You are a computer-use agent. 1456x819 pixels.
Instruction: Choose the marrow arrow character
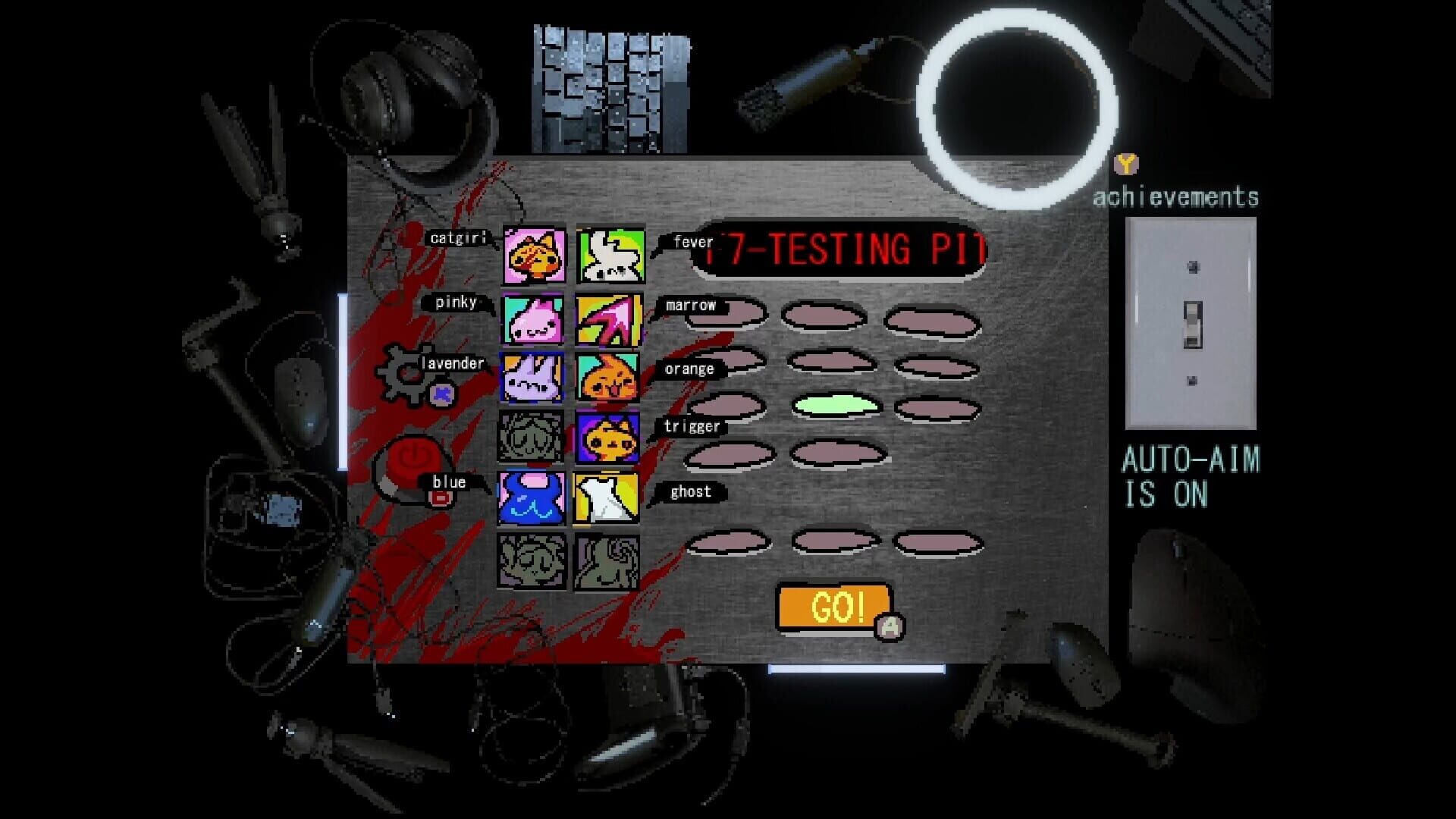pos(609,318)
